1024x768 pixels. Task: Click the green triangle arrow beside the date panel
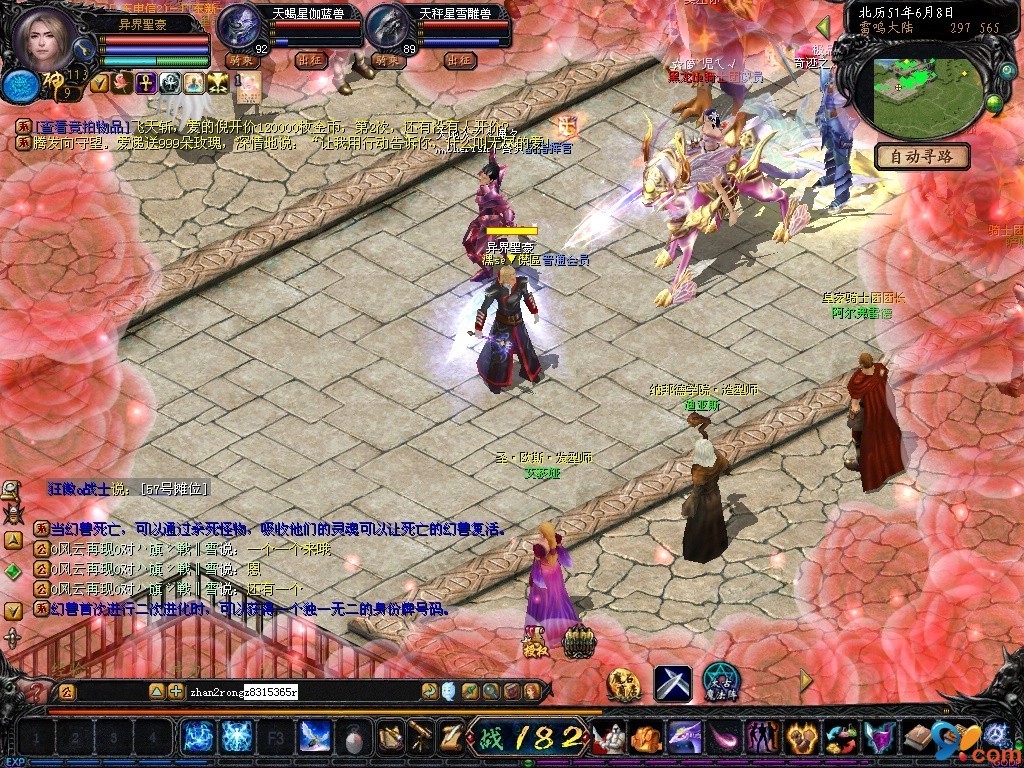[x=824, y=27]
